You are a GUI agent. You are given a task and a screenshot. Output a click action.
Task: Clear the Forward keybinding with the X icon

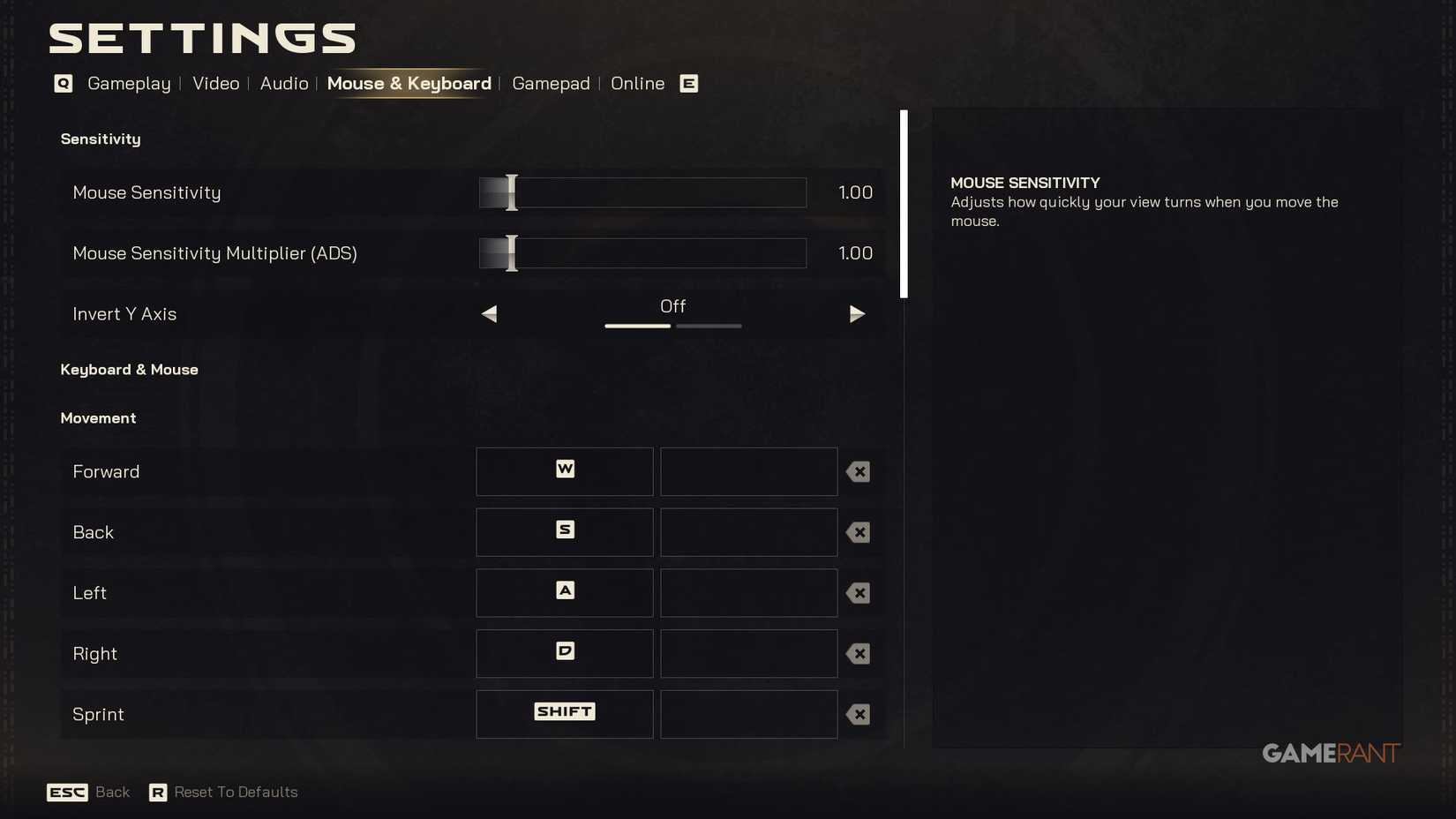click(857, 471)
